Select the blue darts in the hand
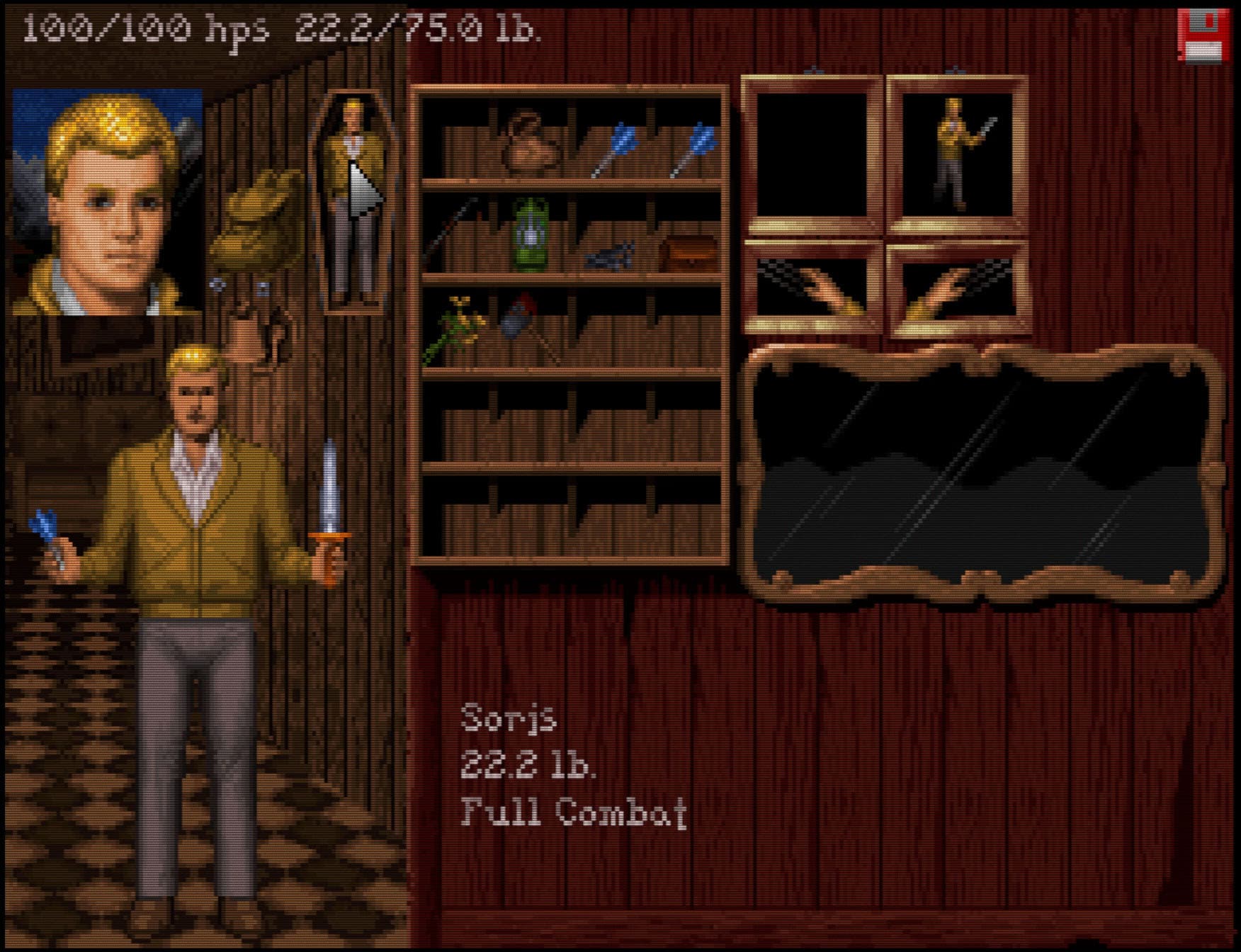Viewport: 1241px width, 952px height. tap(48, 536)
